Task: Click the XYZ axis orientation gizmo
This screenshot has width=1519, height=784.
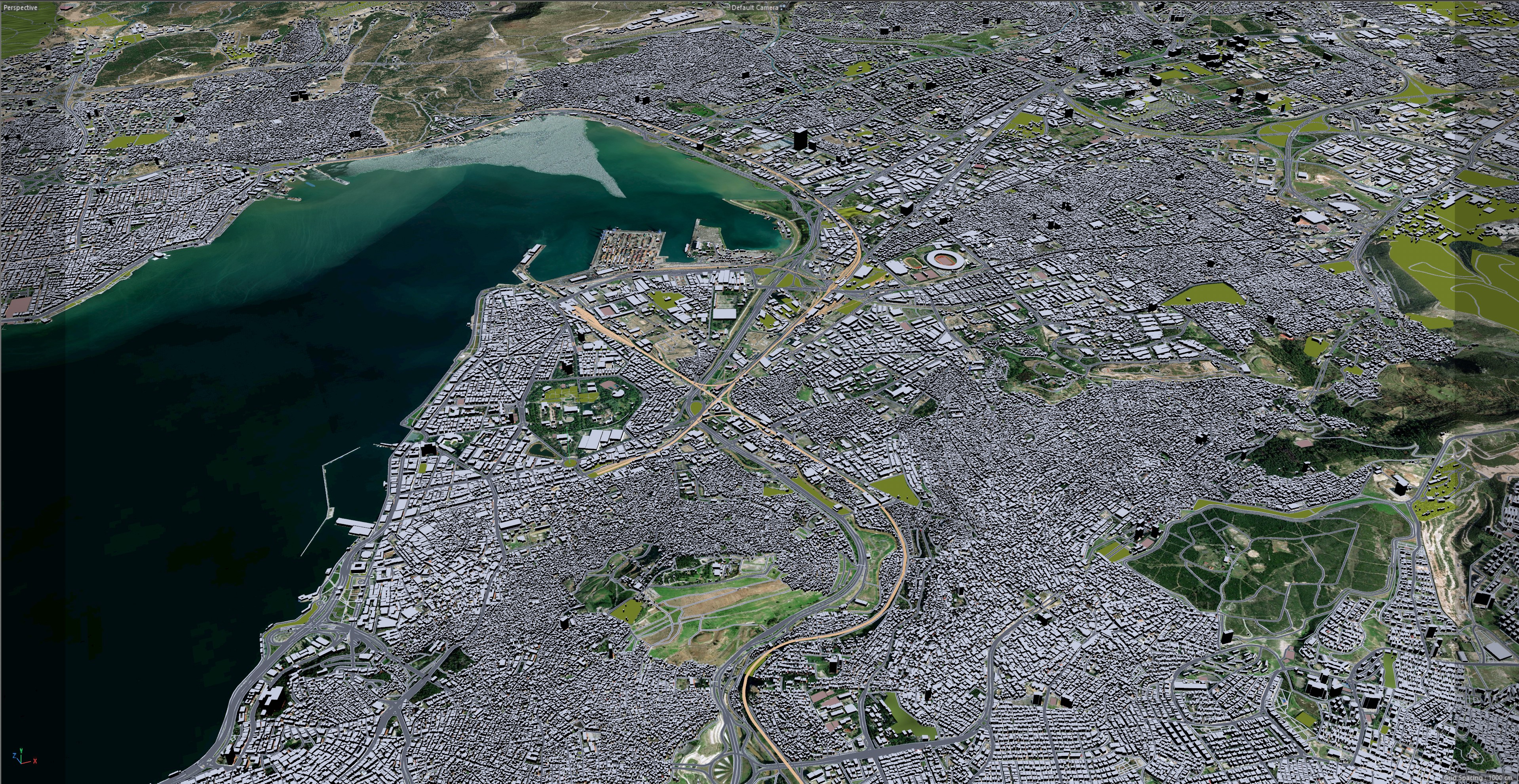Action: tap(23, 756)
